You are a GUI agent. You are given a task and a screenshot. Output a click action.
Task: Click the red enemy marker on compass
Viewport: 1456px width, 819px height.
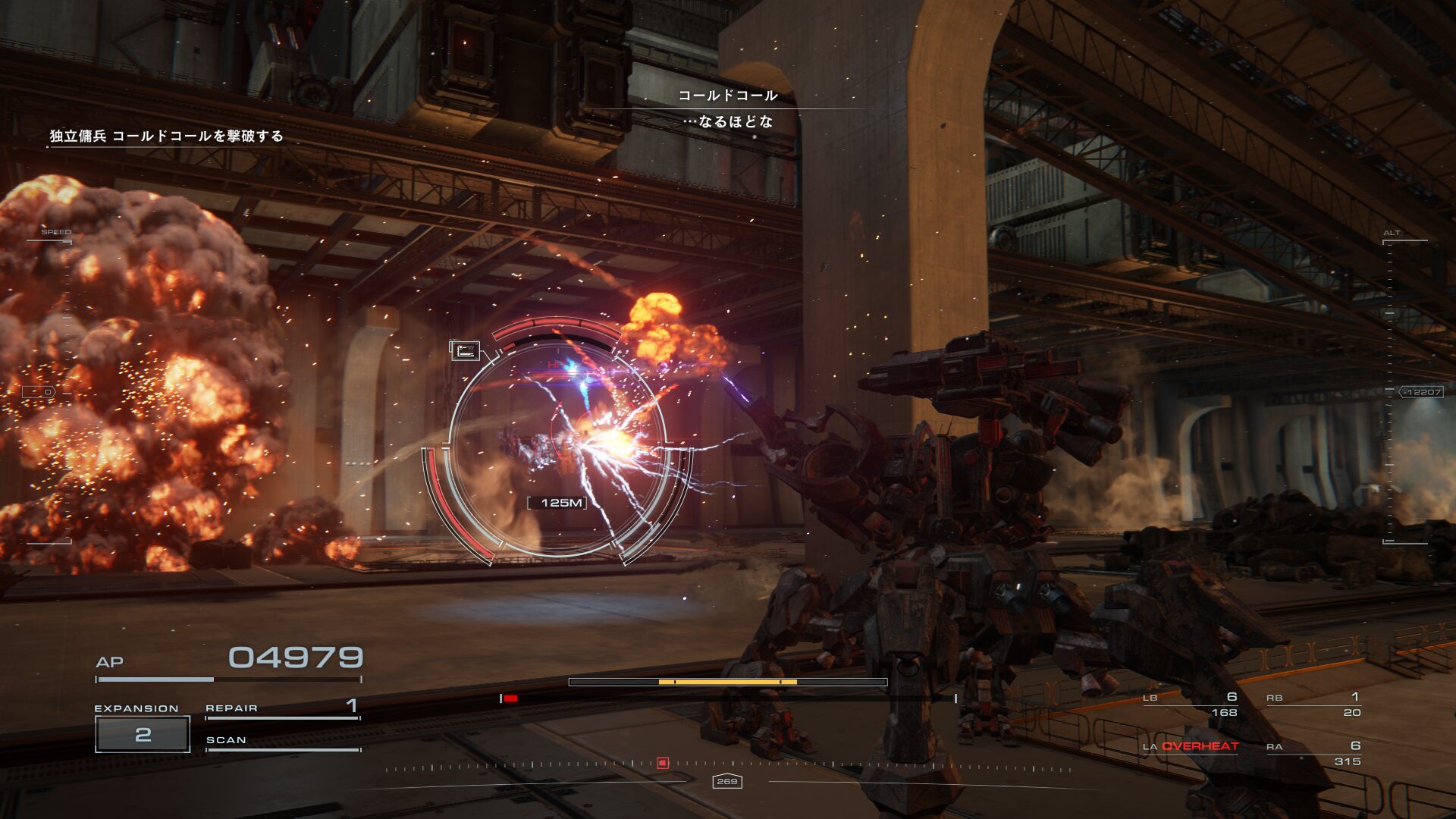click(x=663, y=763)
